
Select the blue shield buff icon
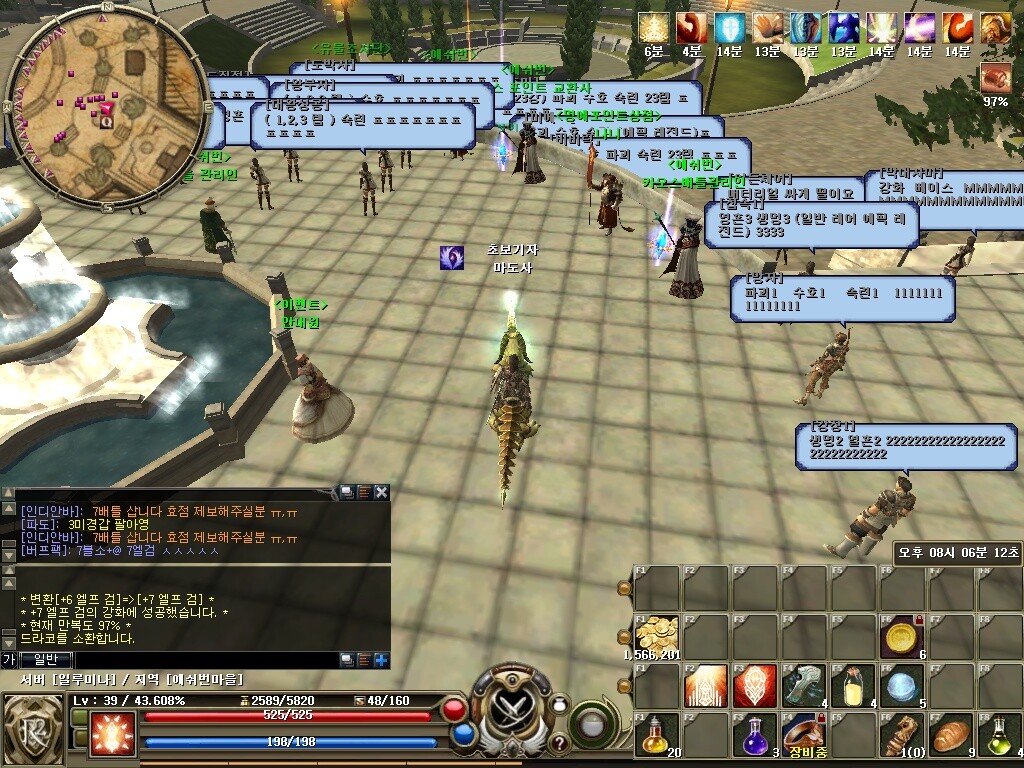(x=730, y=27)
